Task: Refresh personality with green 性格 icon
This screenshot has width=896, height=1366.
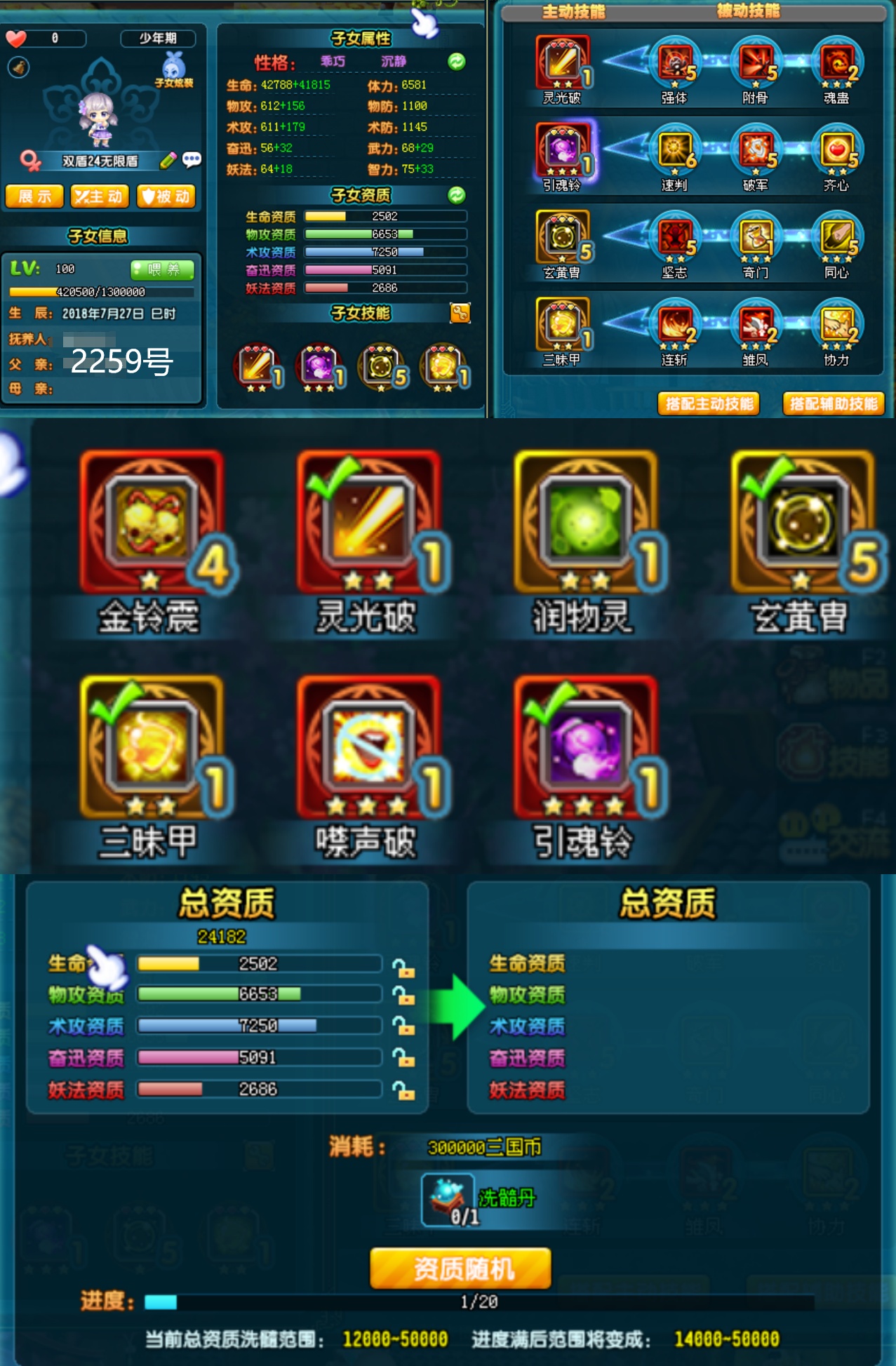Action: (x=457, y=62)
